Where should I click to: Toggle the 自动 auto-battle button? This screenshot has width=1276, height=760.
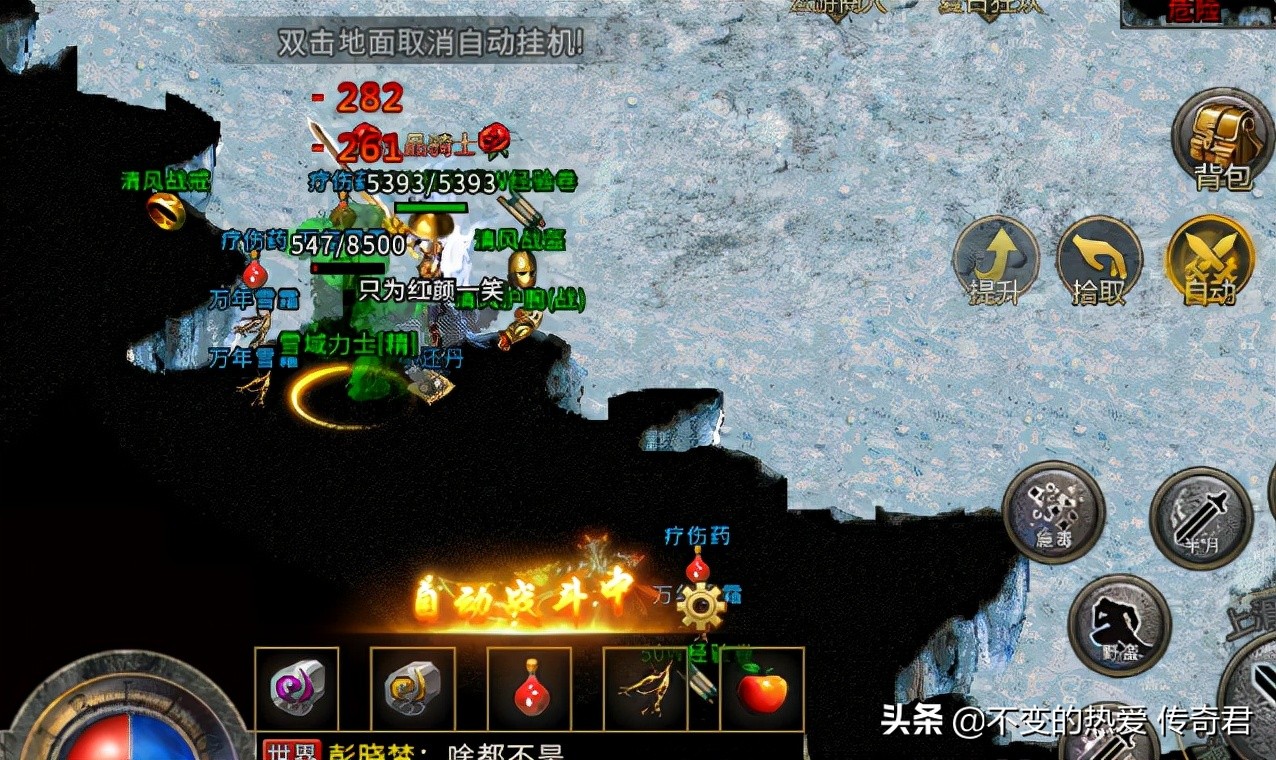1209,260
